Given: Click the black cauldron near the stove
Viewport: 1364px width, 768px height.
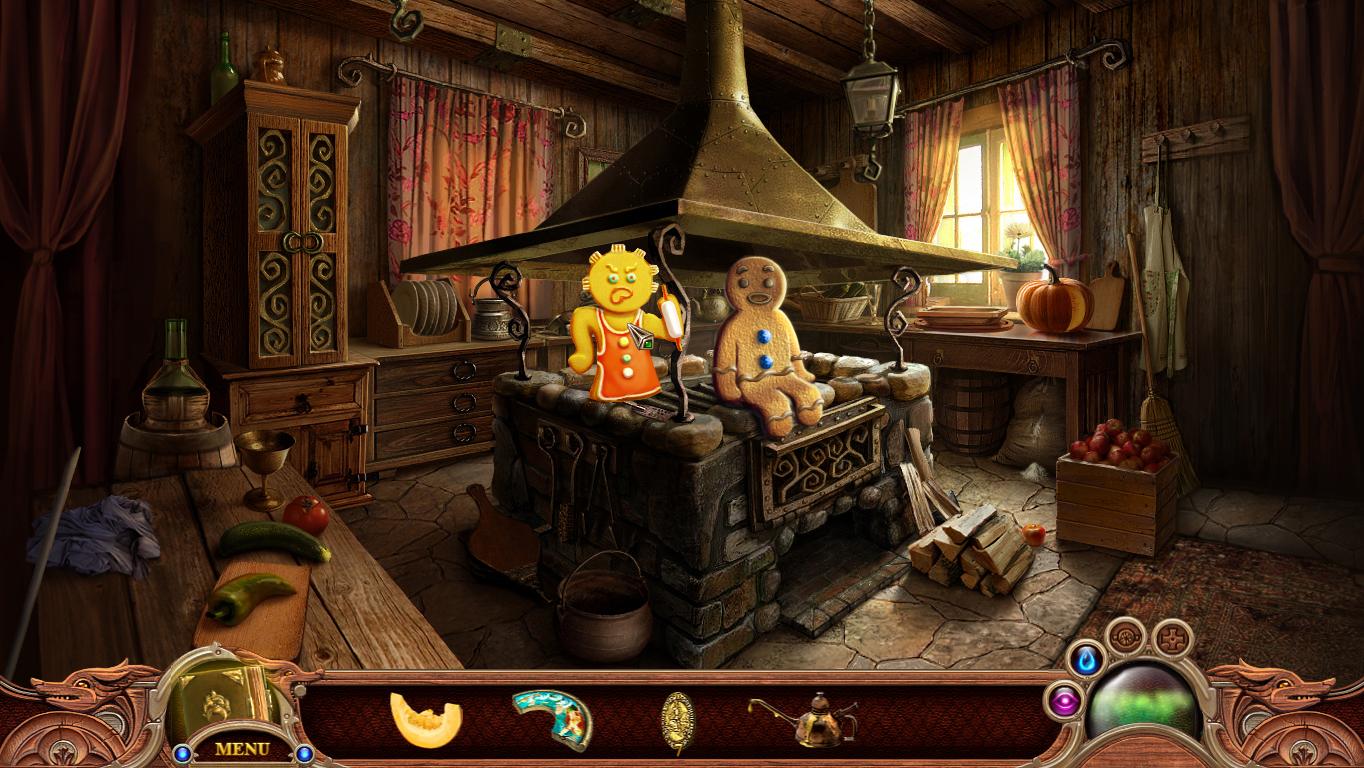Looking at the screenshot, I should 606,605.
